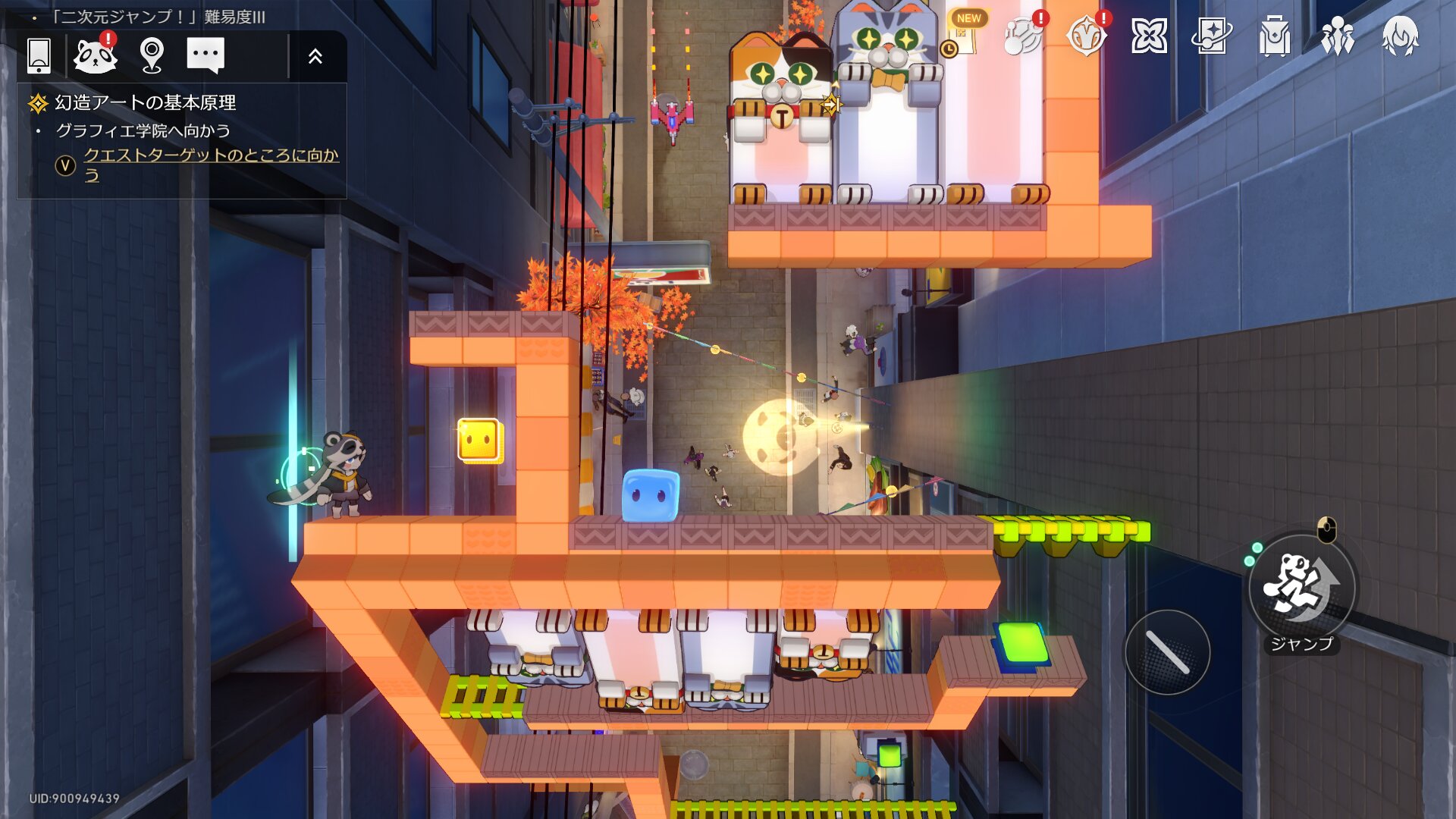Open the NEW event notice icon

(x=963, y=34)
